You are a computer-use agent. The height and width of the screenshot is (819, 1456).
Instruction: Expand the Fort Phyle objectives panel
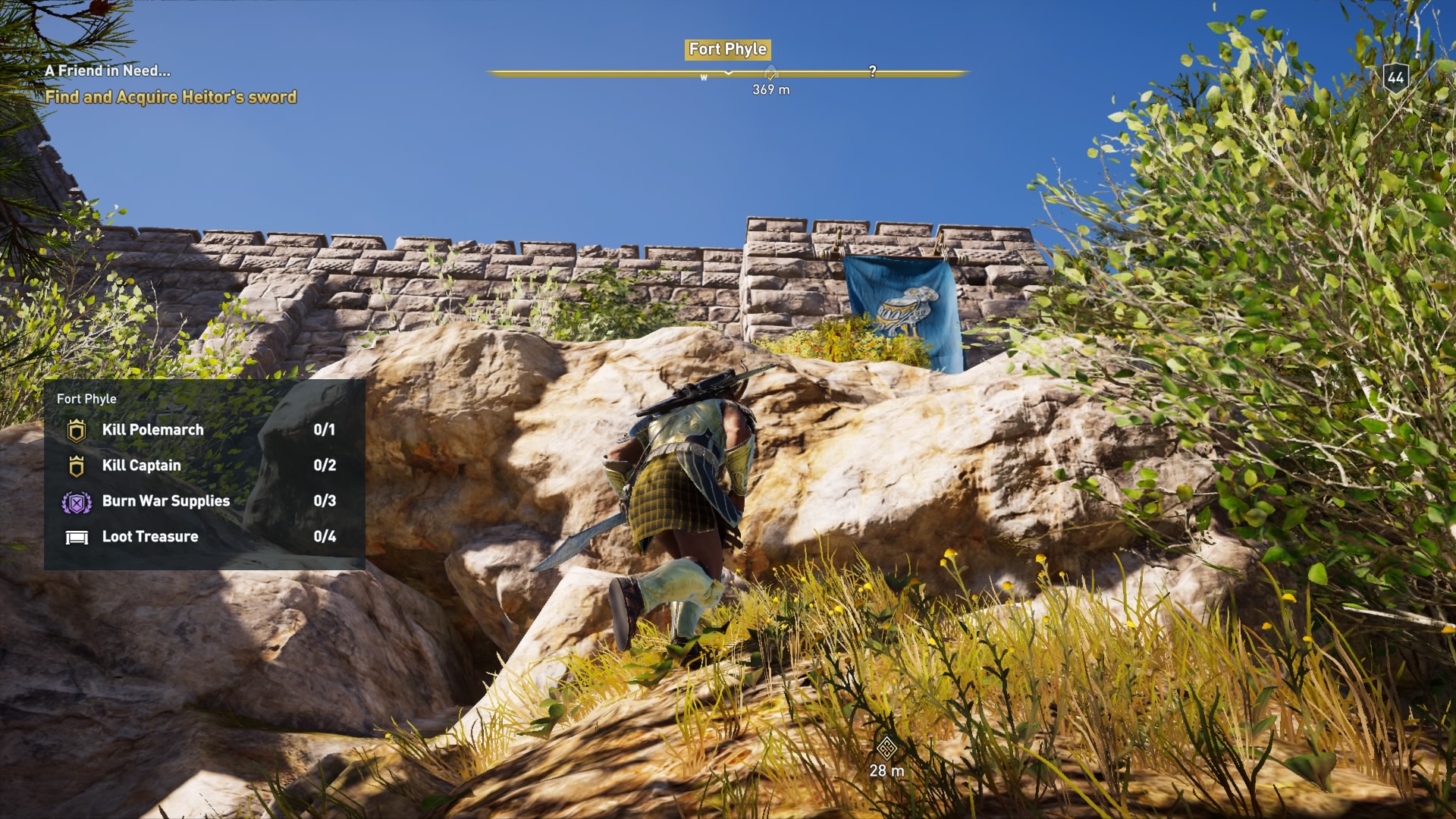pyautogui.click(x=86, y=397)
